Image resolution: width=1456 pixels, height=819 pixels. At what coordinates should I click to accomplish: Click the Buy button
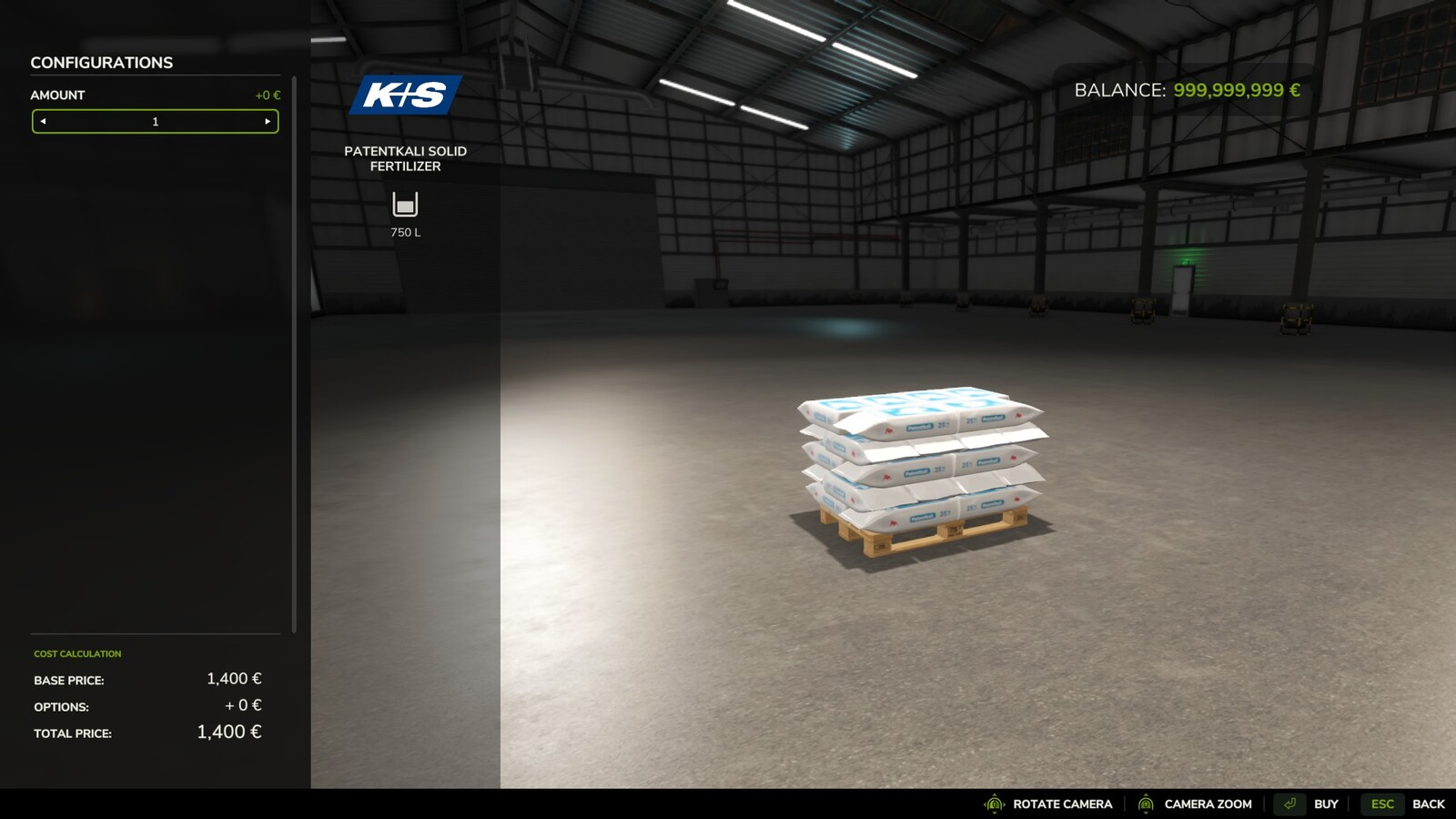pyautogui.click(x=1326, y=804)
